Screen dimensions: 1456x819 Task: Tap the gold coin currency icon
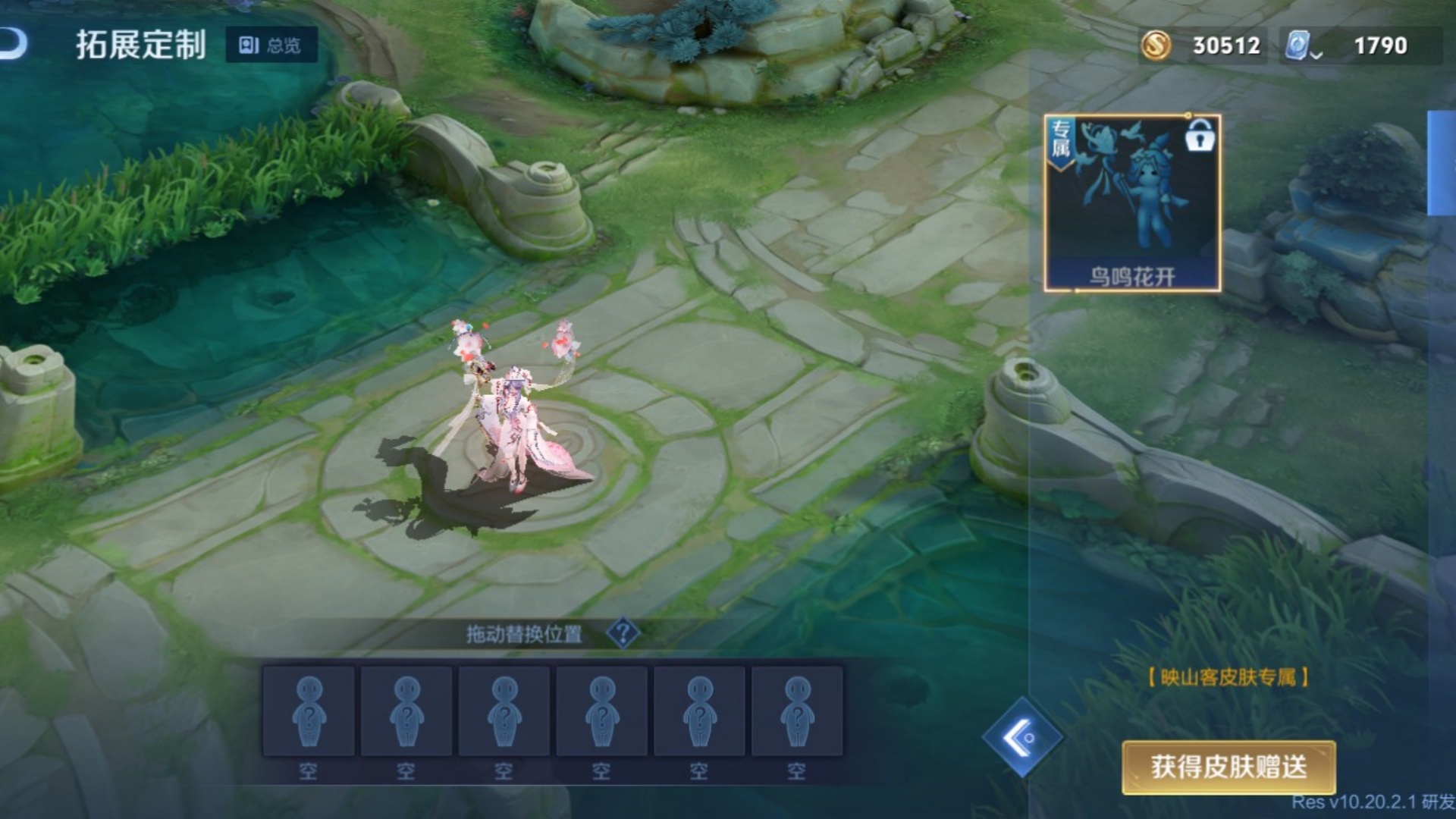pyautogui.click(x=1156, y=45)
